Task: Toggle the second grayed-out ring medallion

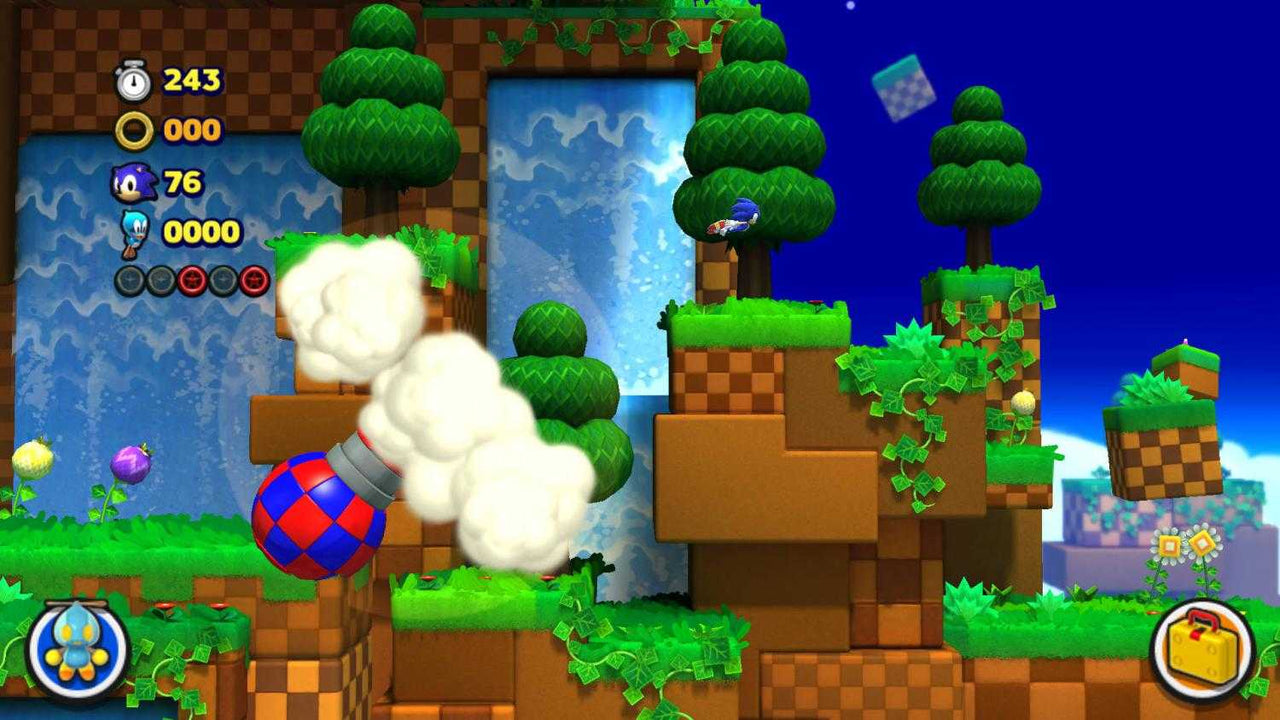Action: 161,279
